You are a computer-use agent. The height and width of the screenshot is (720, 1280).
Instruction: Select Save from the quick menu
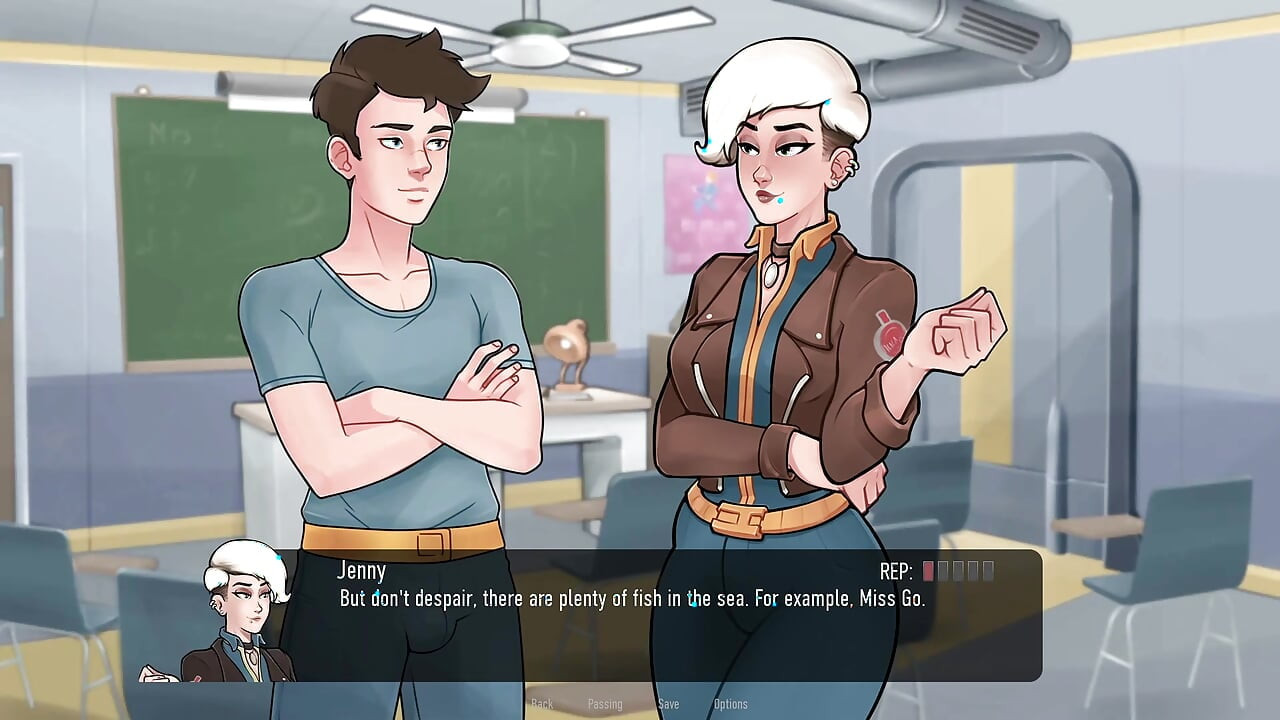(x=668, y=704)
